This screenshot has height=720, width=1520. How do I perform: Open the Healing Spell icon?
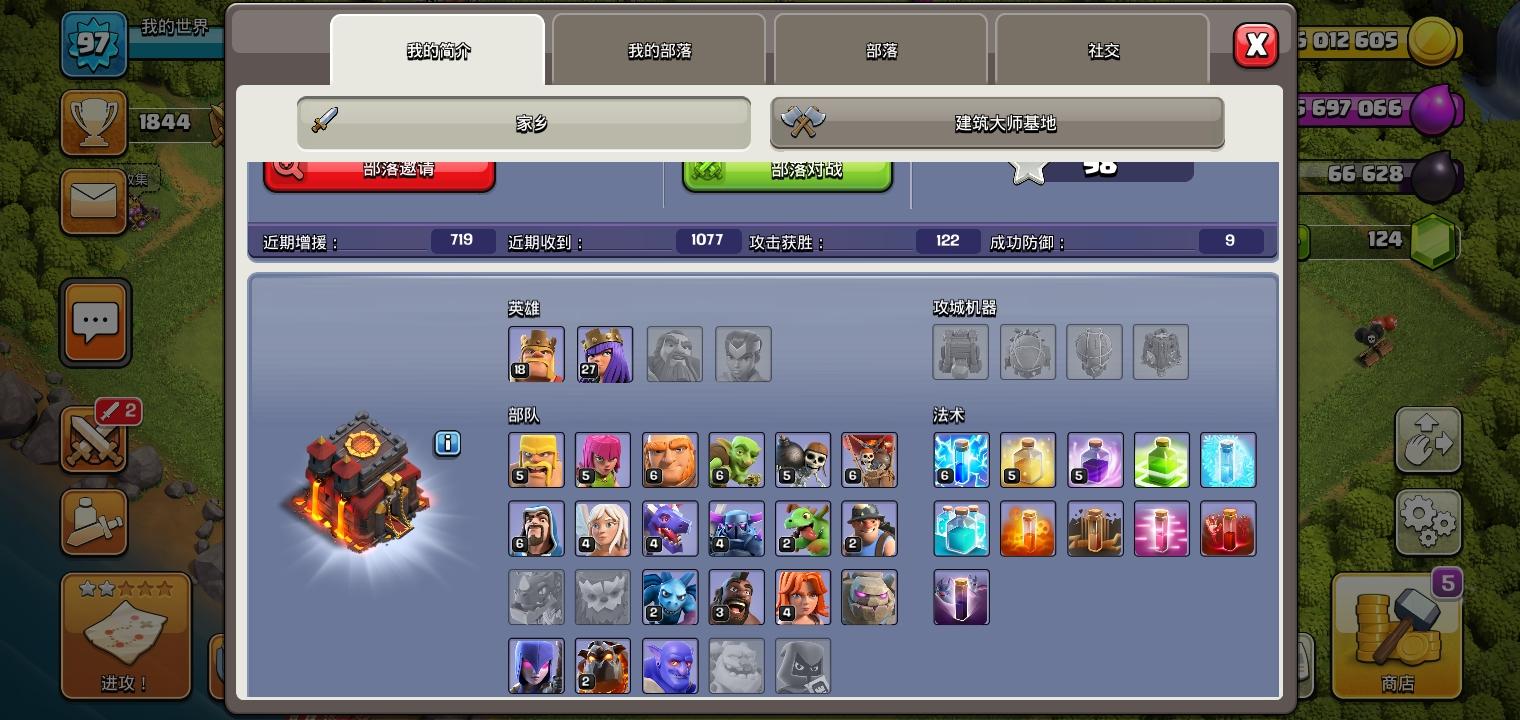click(1028, 460)
